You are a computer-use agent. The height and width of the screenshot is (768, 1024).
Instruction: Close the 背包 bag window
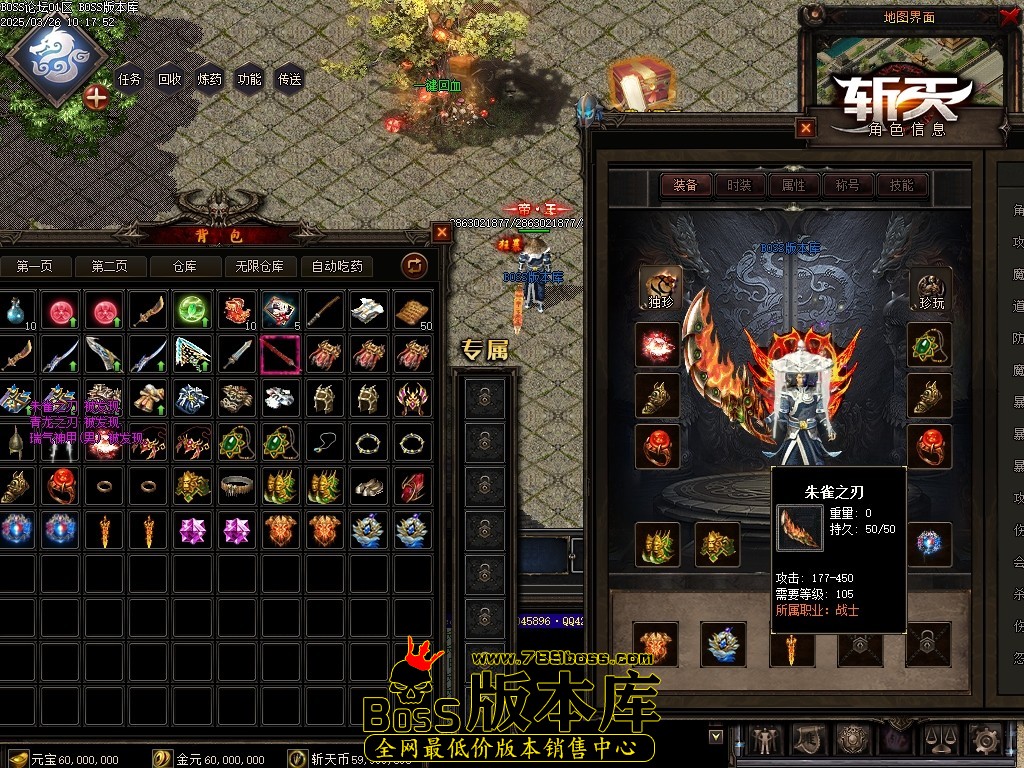pyautogui.click(x=442, y=233)
